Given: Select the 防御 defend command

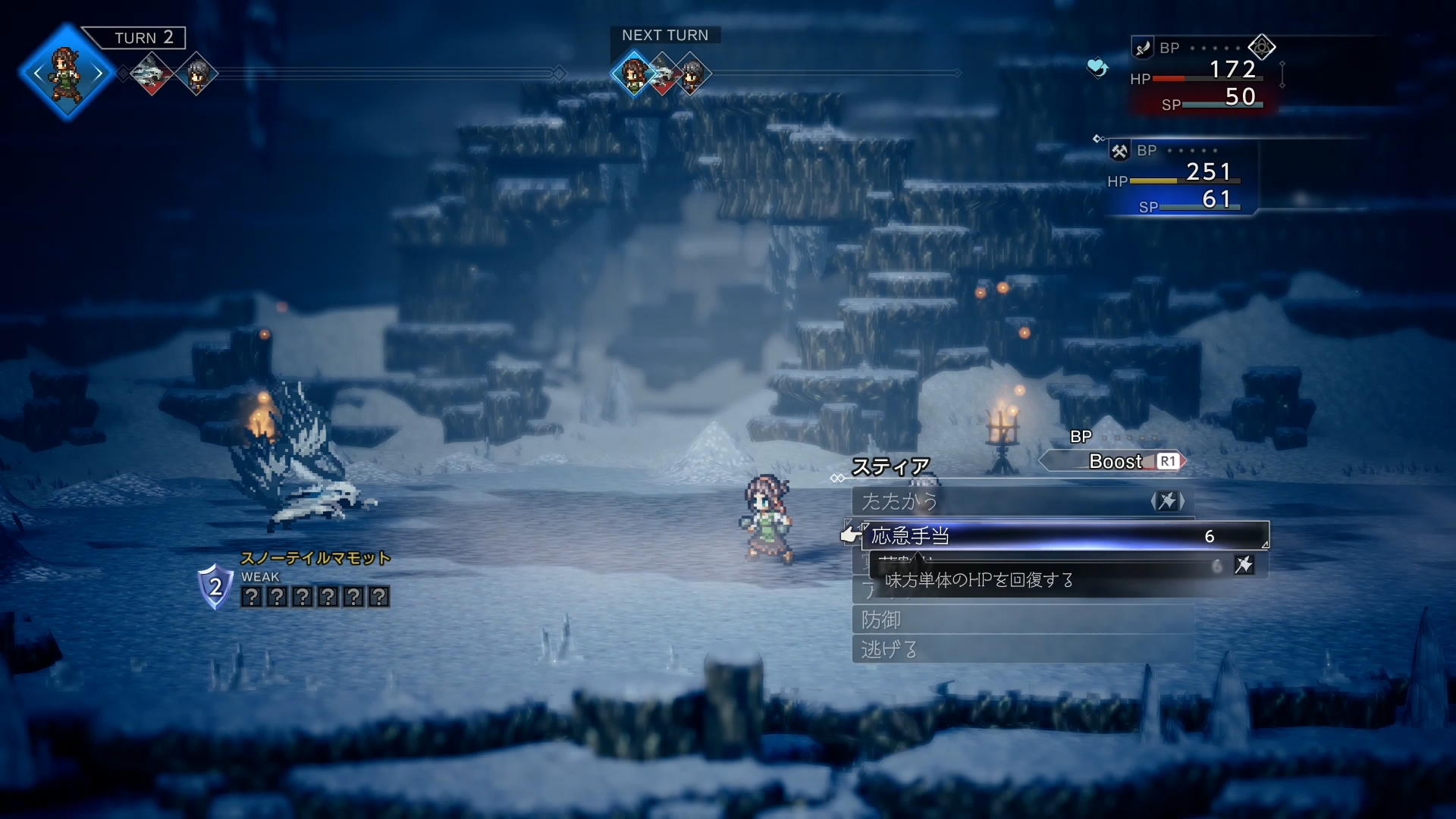Looking at the screenshot, I should point(1022,620).
